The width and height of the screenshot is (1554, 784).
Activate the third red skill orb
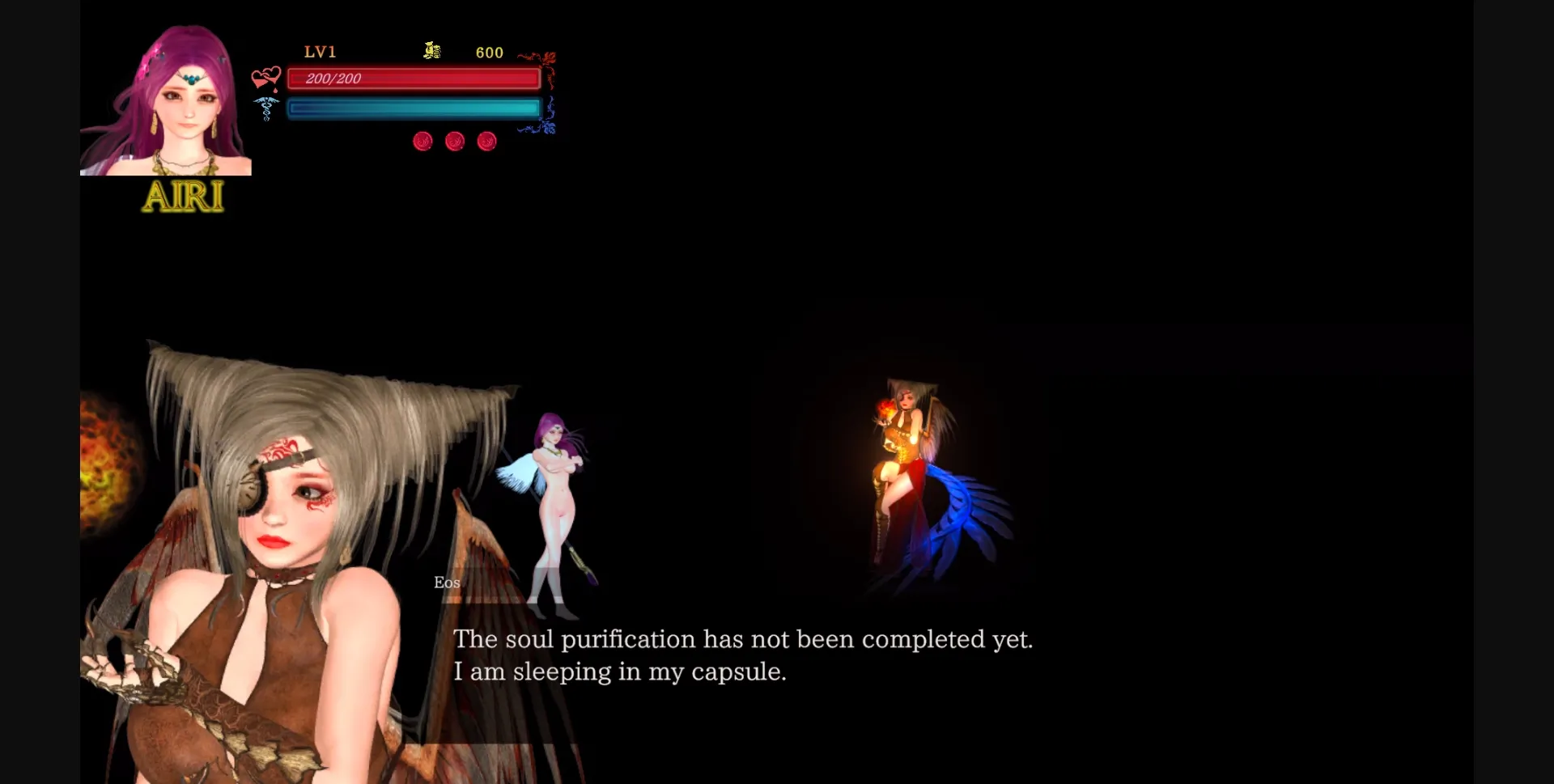[487, 141]
